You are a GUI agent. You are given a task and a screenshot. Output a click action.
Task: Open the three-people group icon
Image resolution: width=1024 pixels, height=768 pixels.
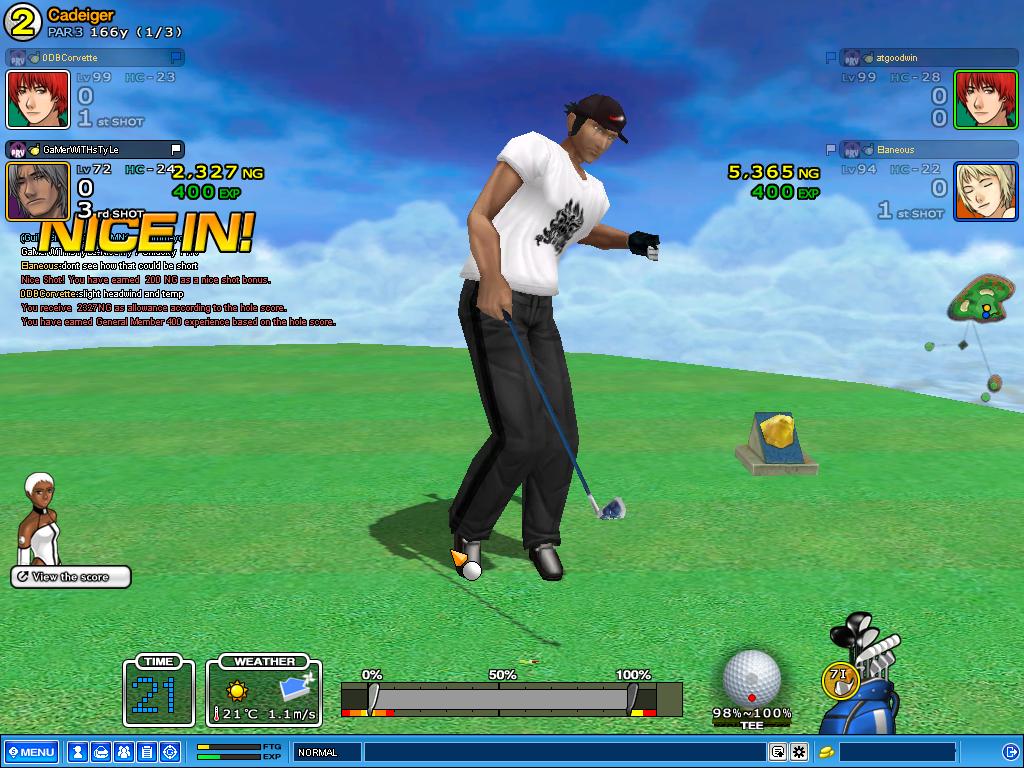click(124, 752)
